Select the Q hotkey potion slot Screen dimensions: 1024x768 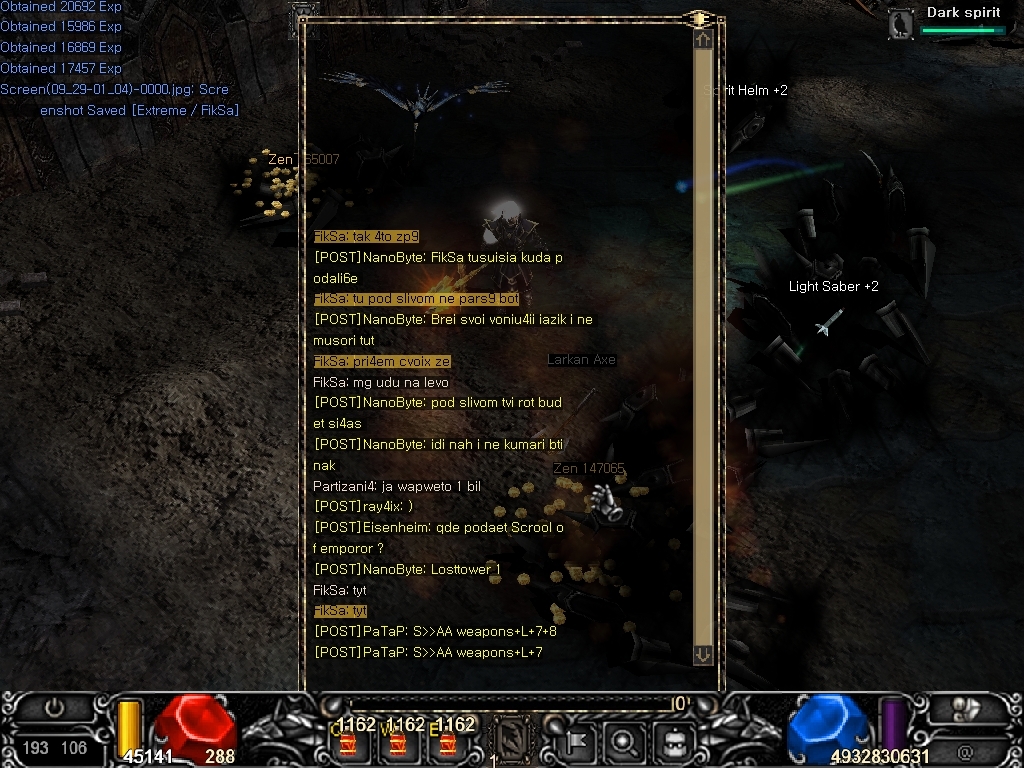pos(347,742)
